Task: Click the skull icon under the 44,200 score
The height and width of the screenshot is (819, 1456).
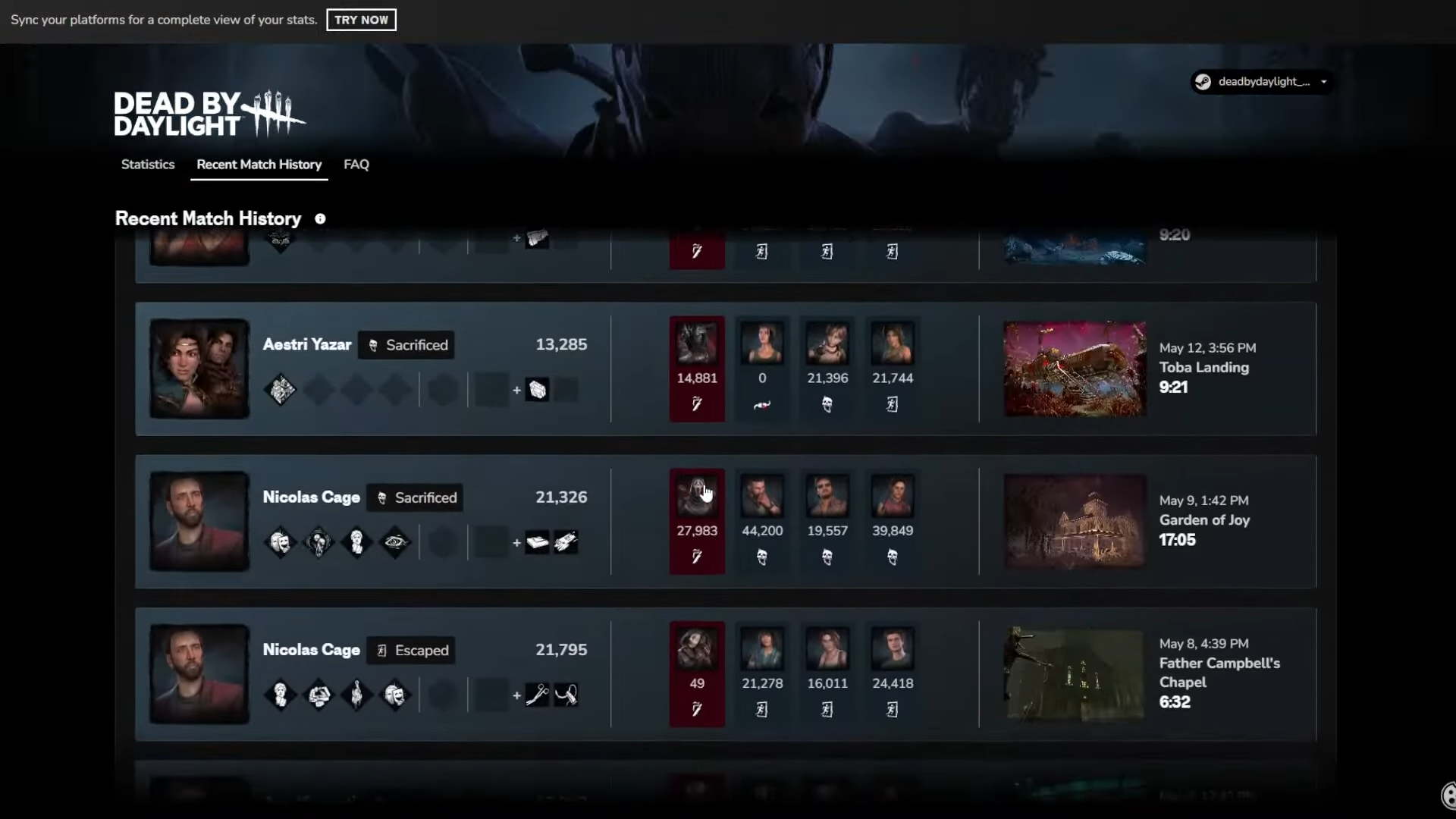Action: (x=762, y=557)
